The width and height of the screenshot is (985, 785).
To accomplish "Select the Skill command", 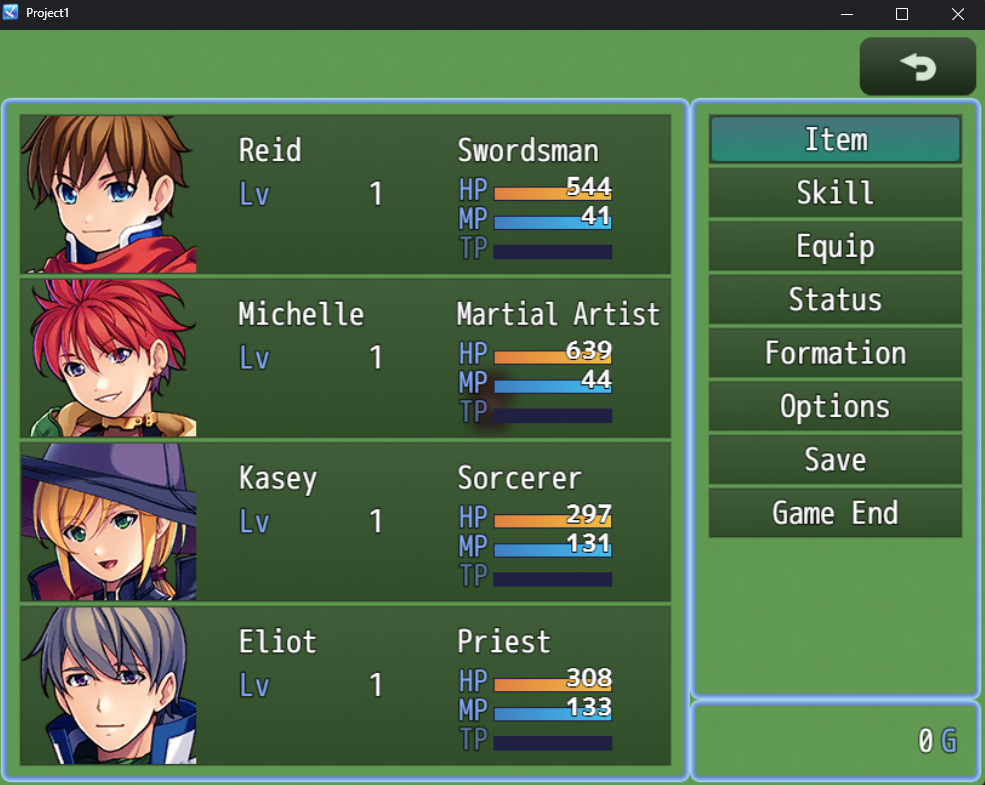I will click(x=835, y=193).
